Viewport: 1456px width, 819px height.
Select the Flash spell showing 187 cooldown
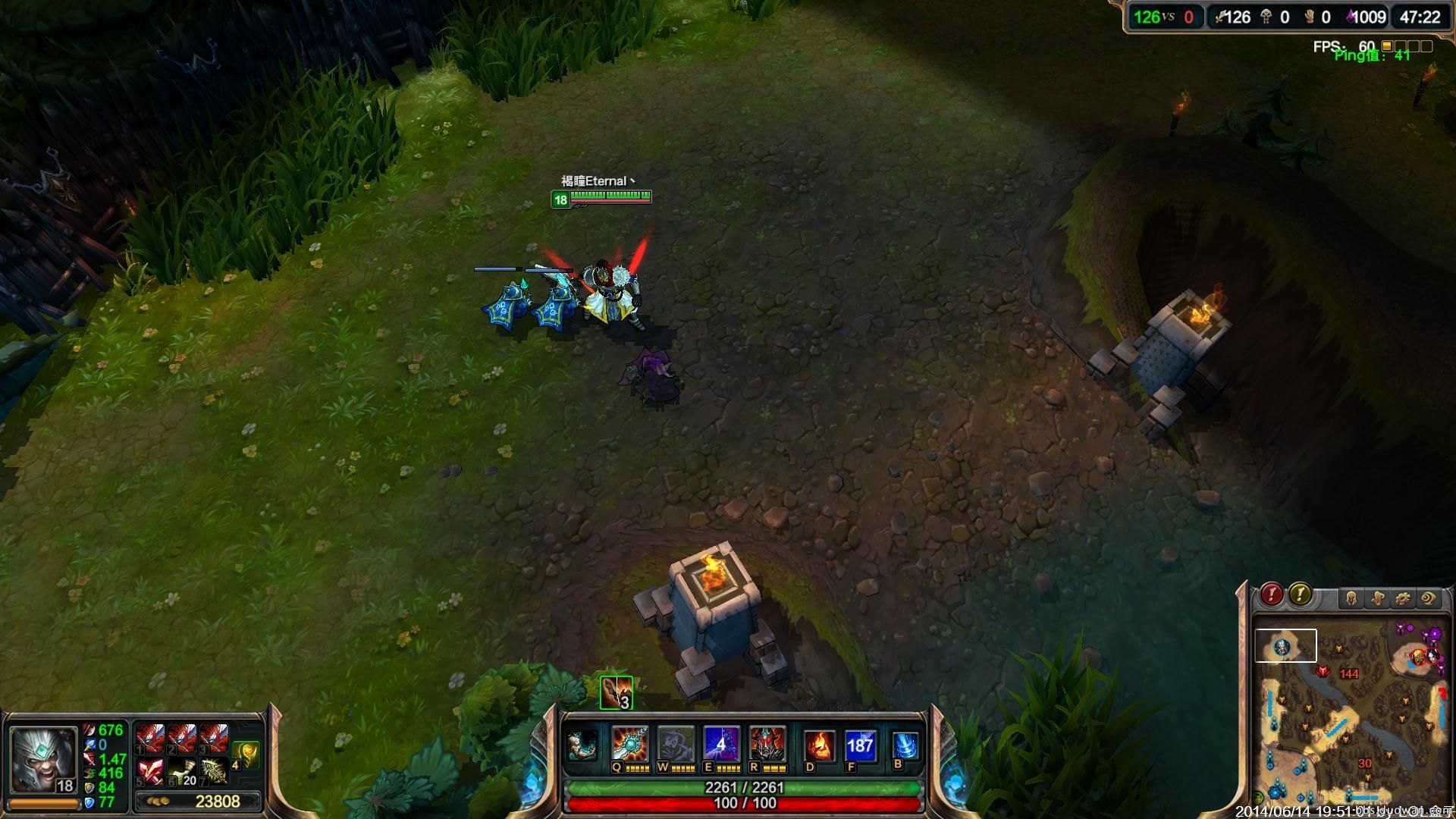[x=860, y=745]
